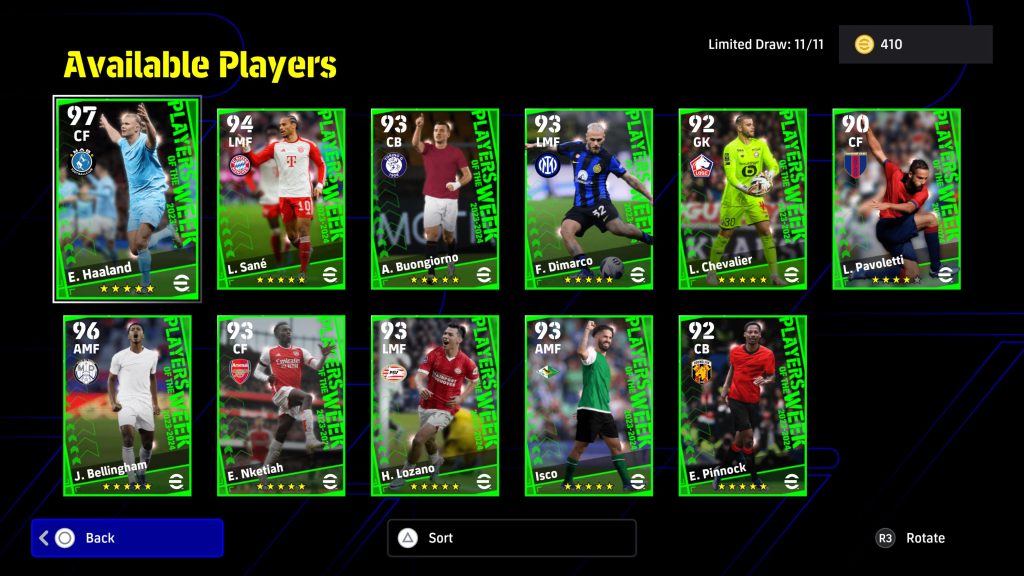Open the Sort options
1024x576 pixels.
pyautogui.click(x=511, y=538)
